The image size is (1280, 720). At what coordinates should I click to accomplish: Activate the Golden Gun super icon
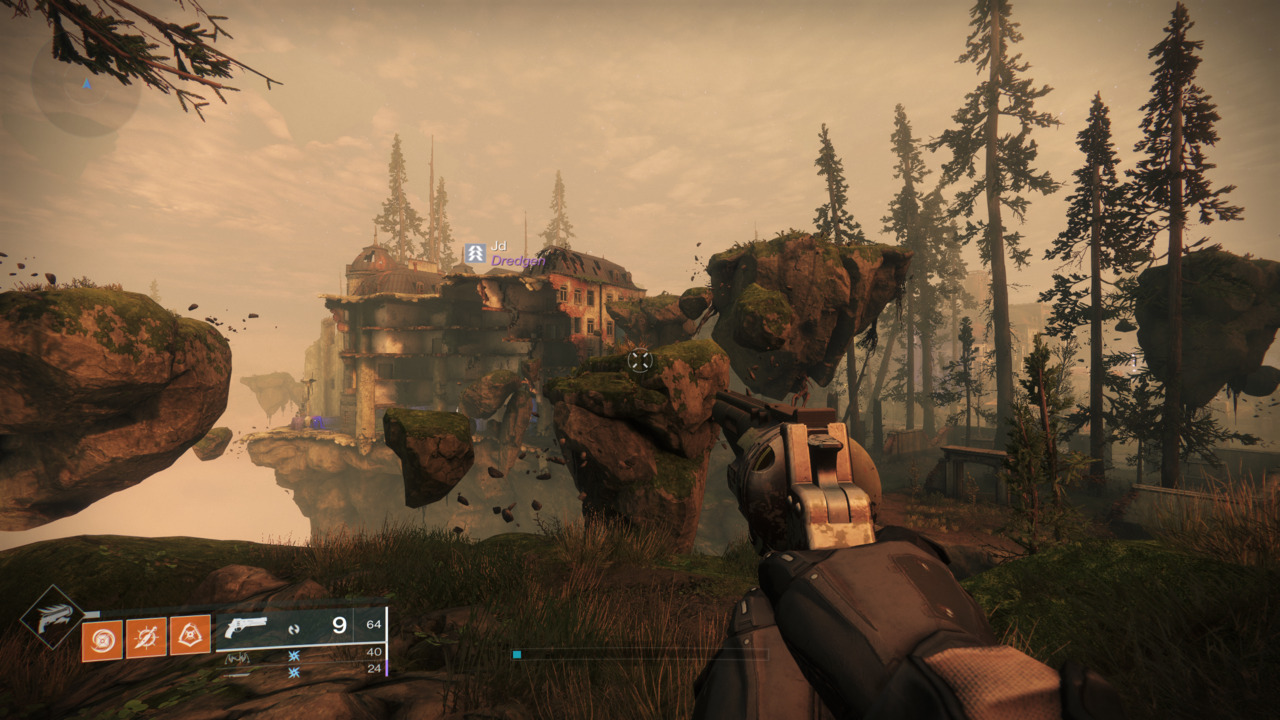[x=52, y=616]
